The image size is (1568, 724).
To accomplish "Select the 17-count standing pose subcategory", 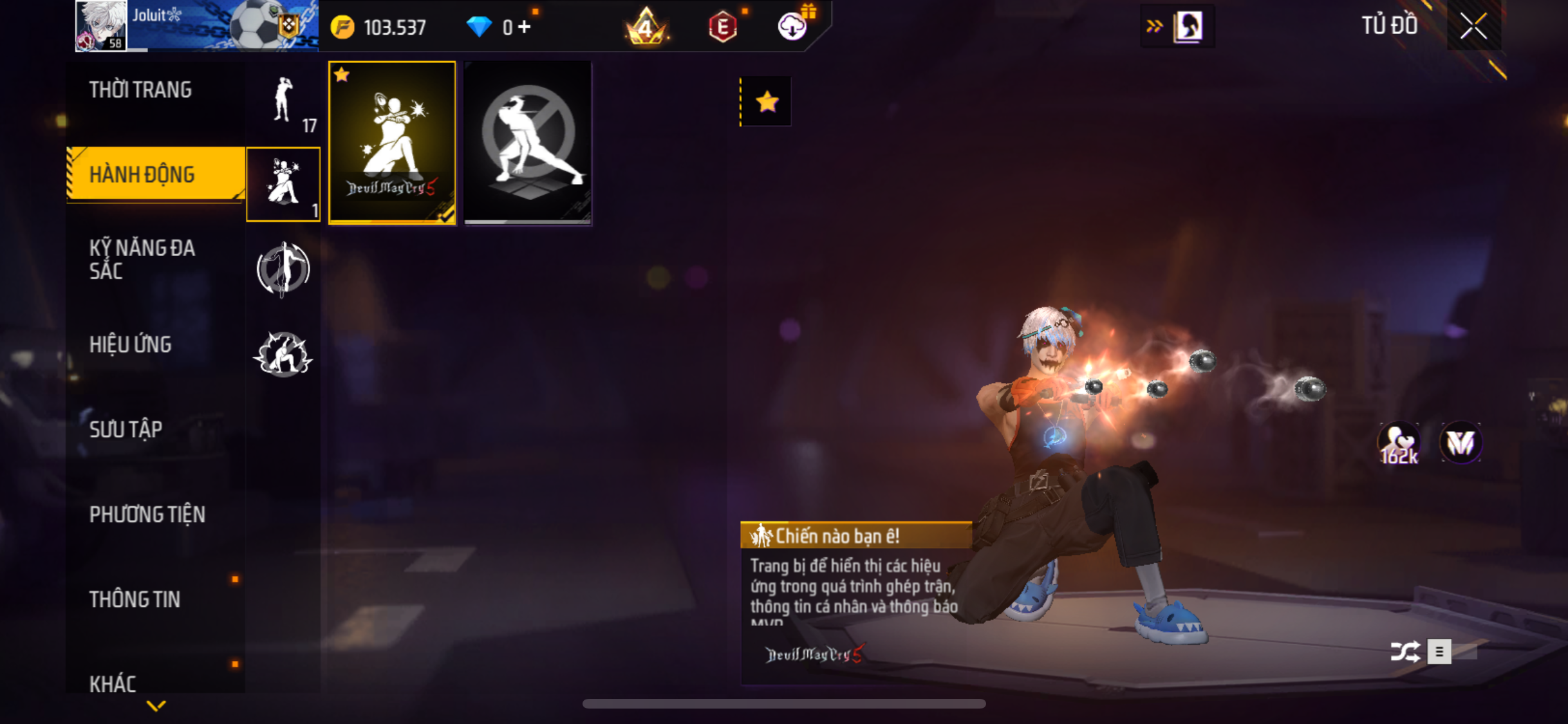I will coord(283,102).
